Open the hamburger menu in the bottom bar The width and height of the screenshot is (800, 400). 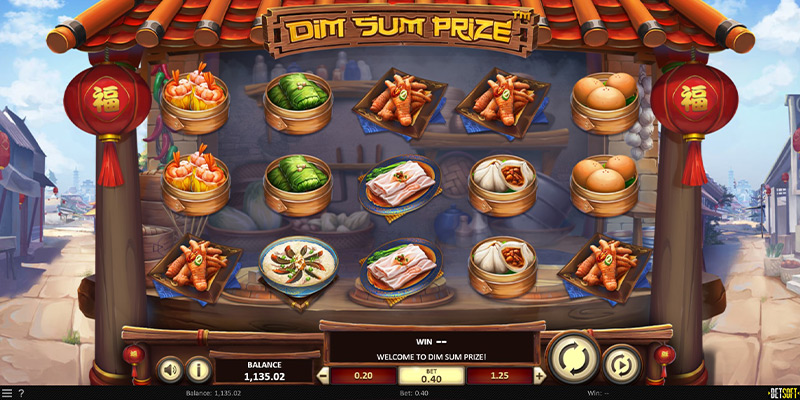6,393
